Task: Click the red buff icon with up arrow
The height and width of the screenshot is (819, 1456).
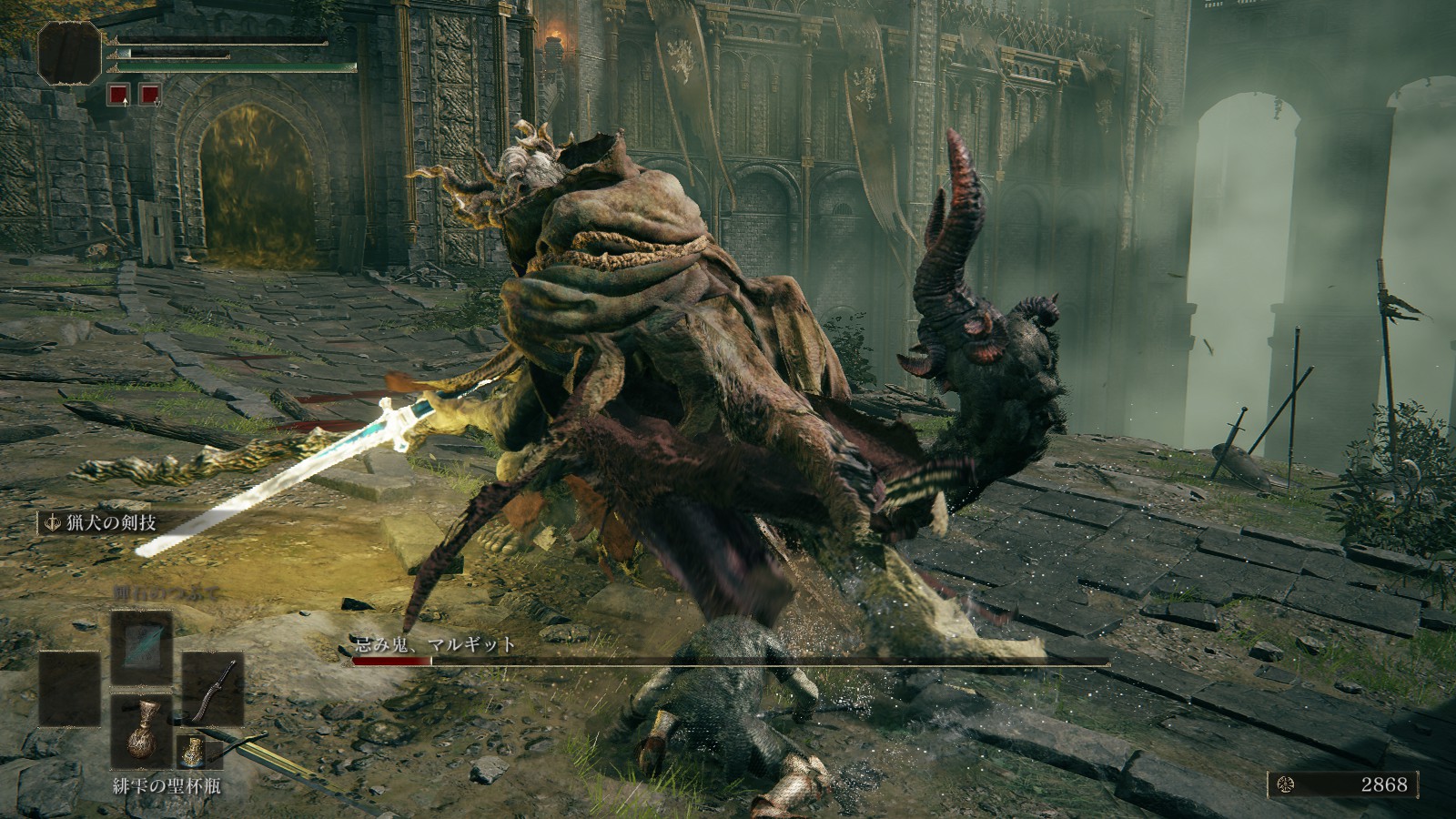Action: coord(118,94)
